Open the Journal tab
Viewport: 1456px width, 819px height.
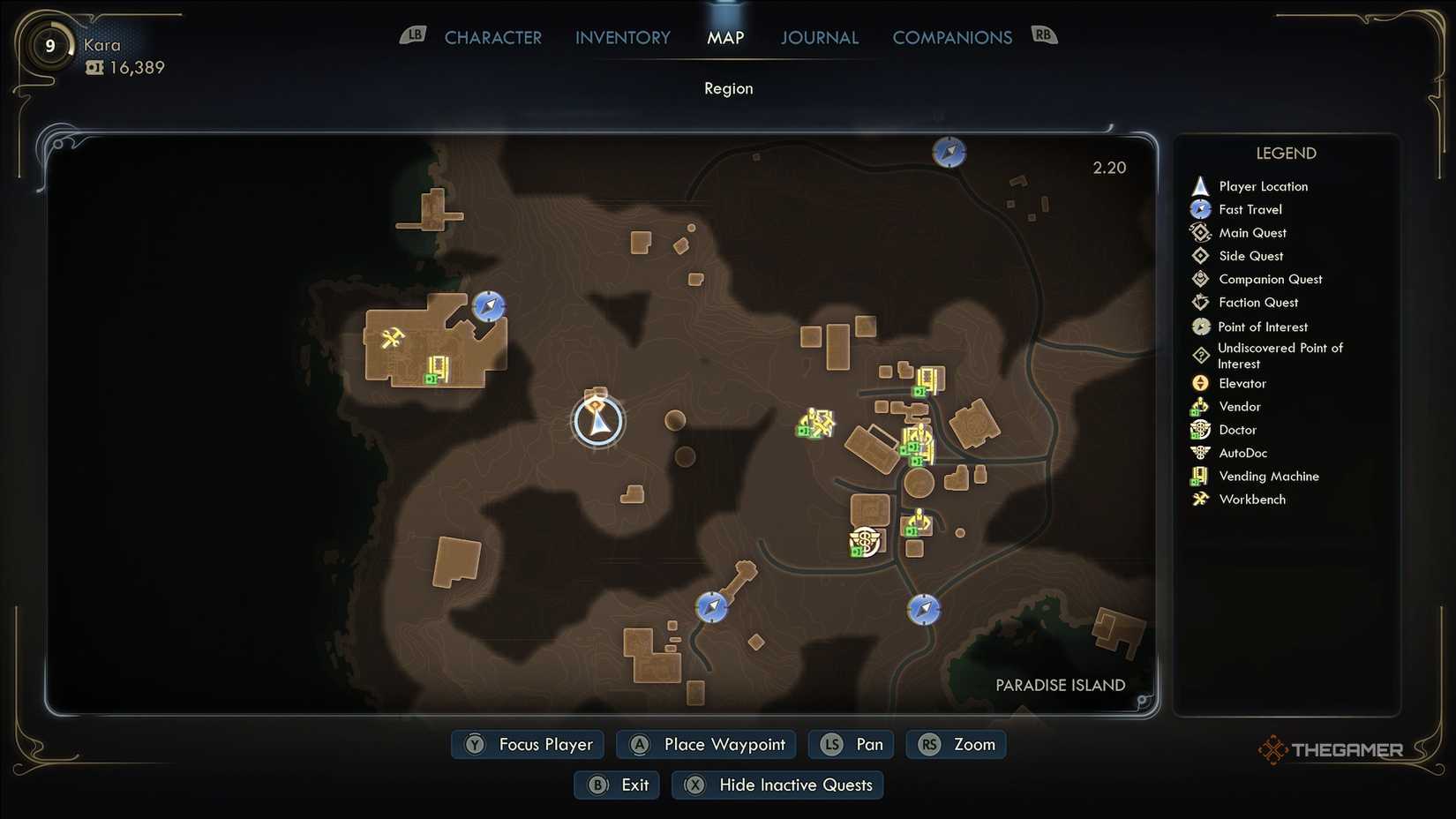click(x=819, y=37)
